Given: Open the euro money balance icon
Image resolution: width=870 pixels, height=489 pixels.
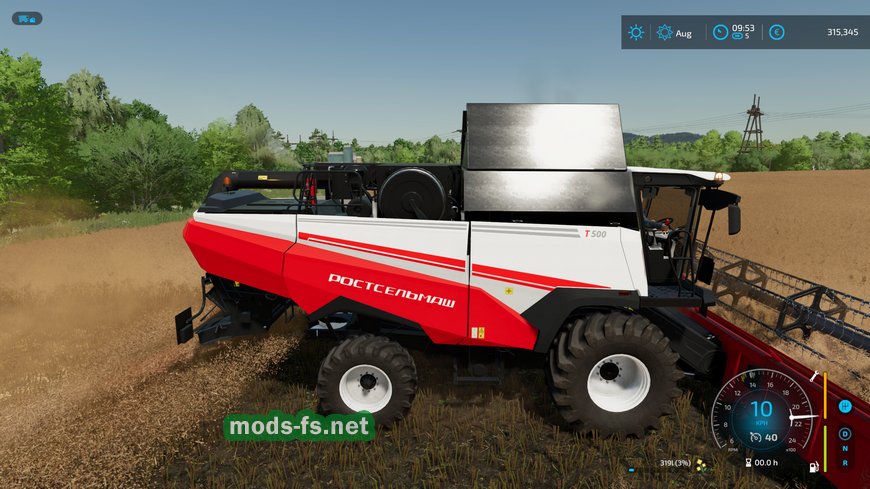Looking at the screenshot, I should pos(776,32).
